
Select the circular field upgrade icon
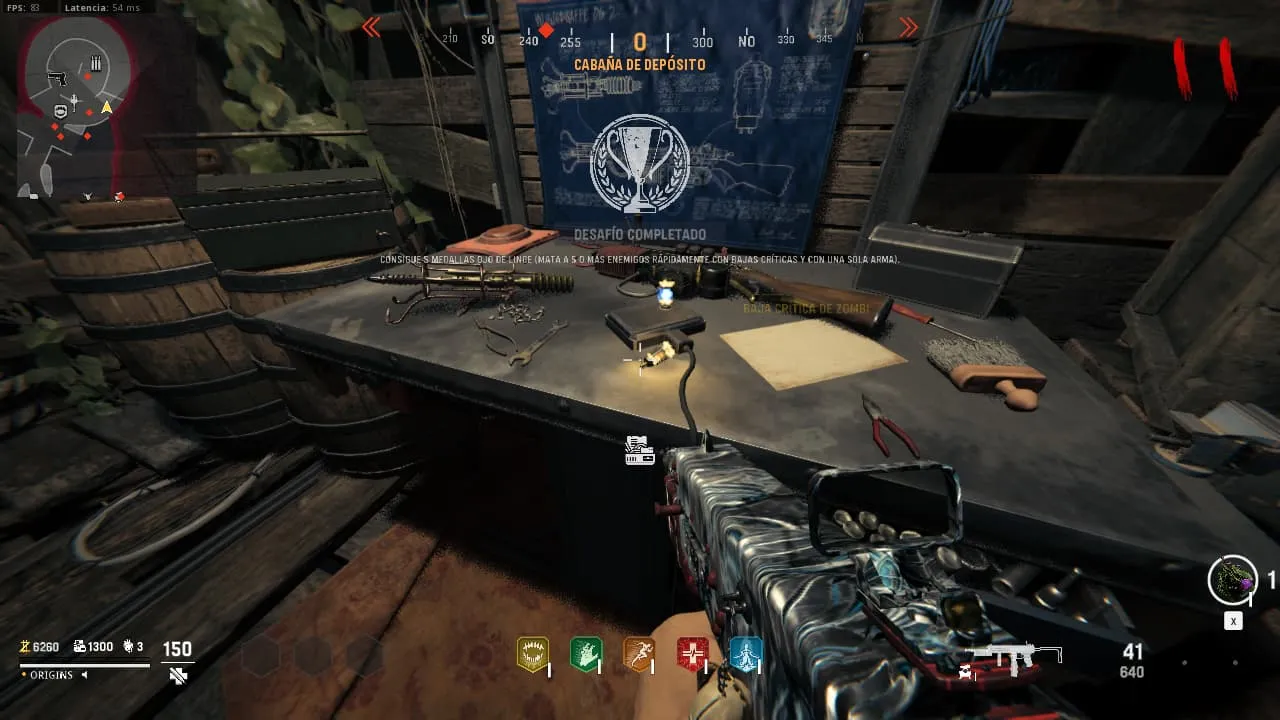point(1232,580)
